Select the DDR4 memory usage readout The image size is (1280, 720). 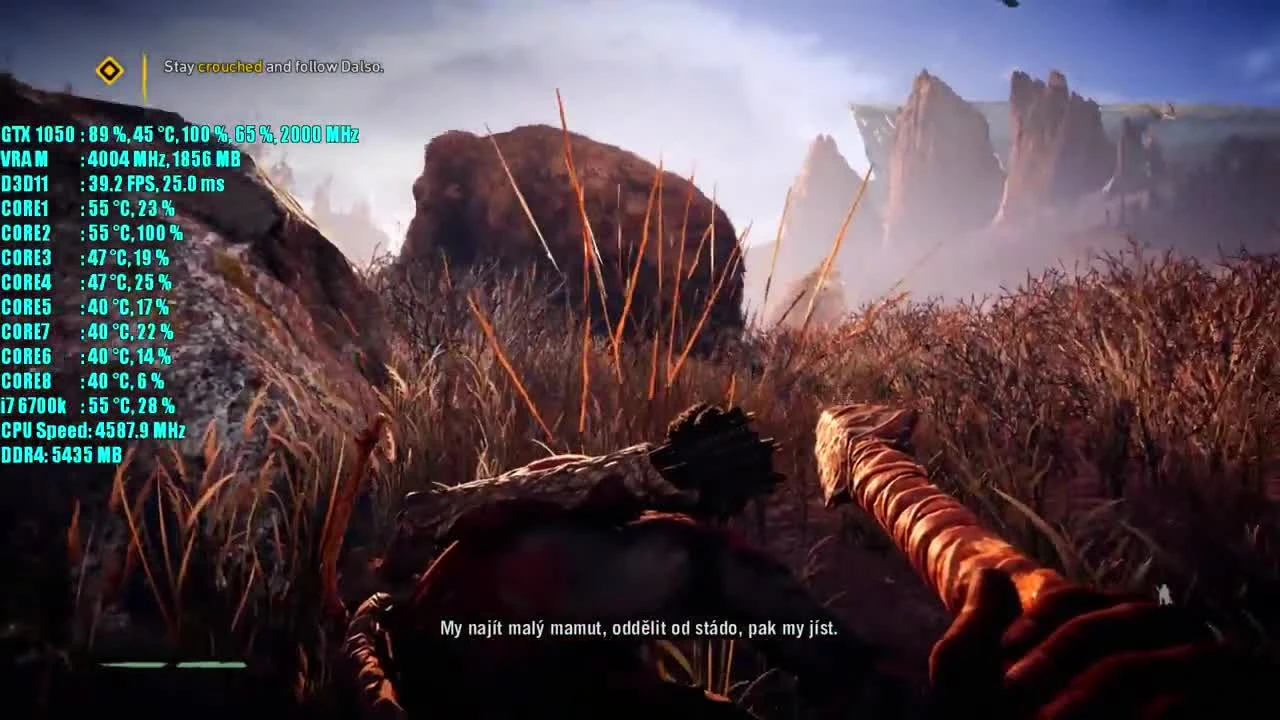(x=60, y=456)
